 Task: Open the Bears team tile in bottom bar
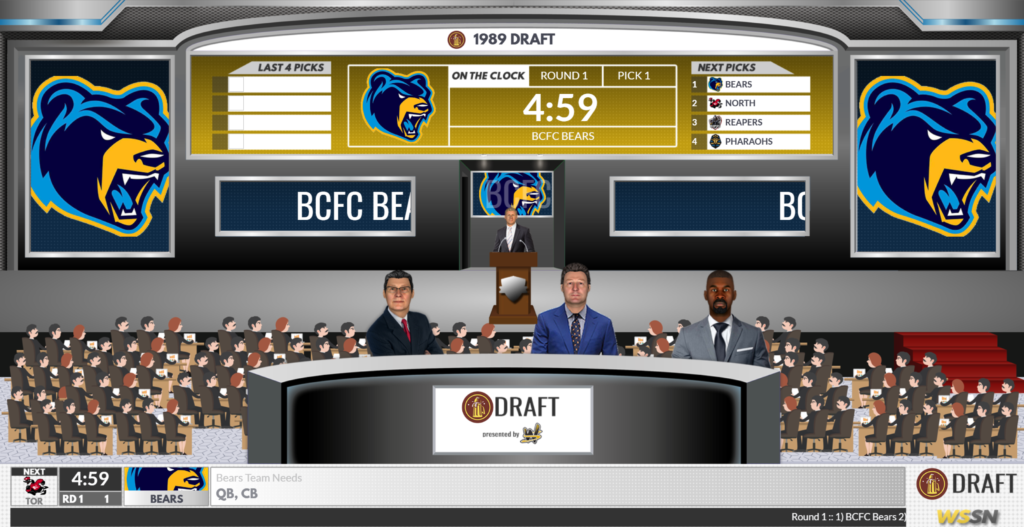(166, 485)
